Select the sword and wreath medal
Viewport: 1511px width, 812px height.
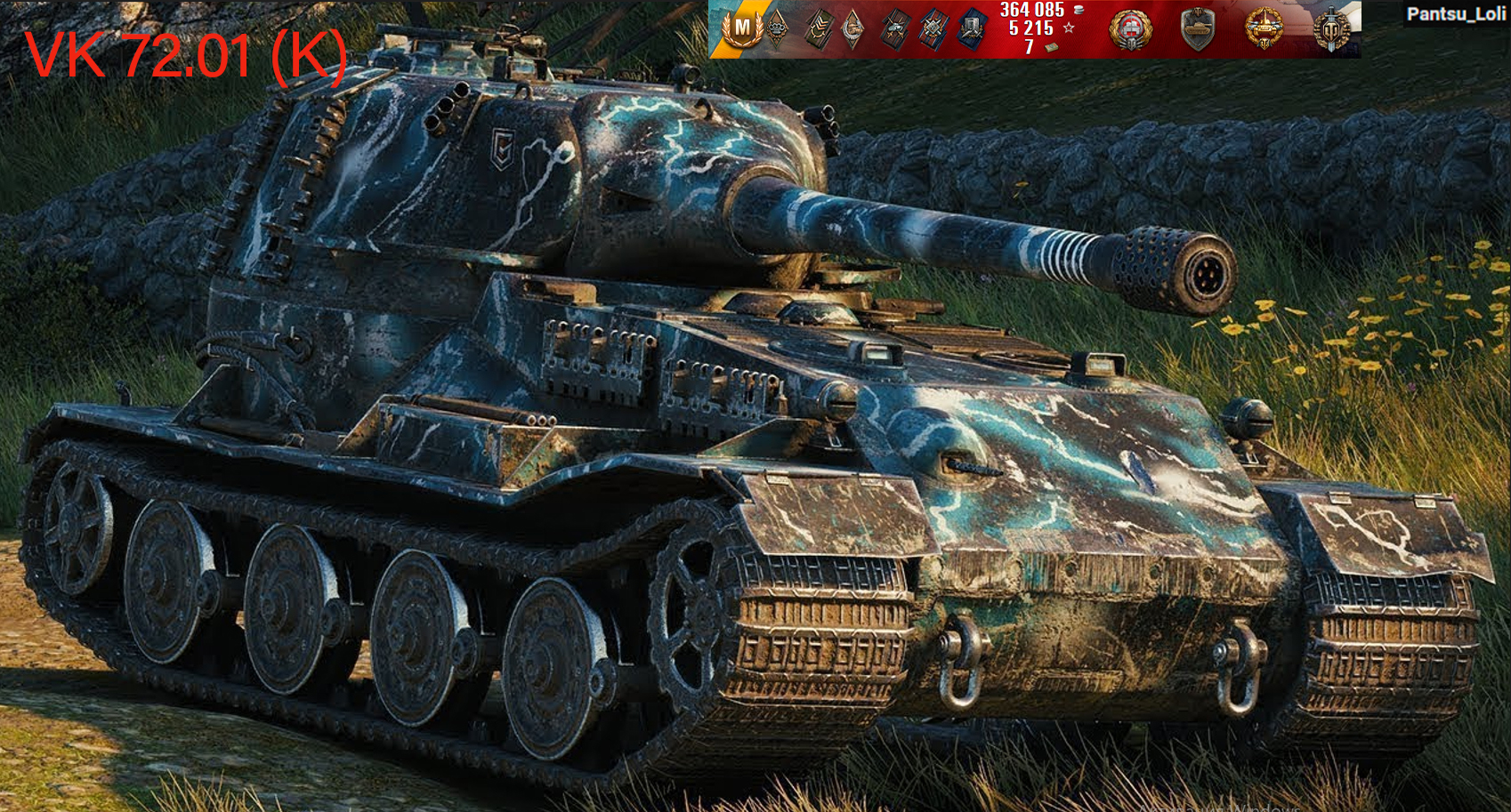coord(1332,29)
